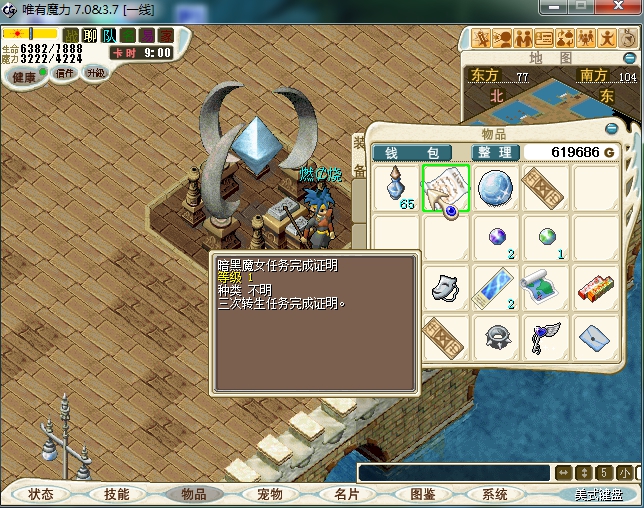Minimize the 物品 inventory window
Image resolution: width=644 pixels, height=508 pixels.
click(611, 129)
